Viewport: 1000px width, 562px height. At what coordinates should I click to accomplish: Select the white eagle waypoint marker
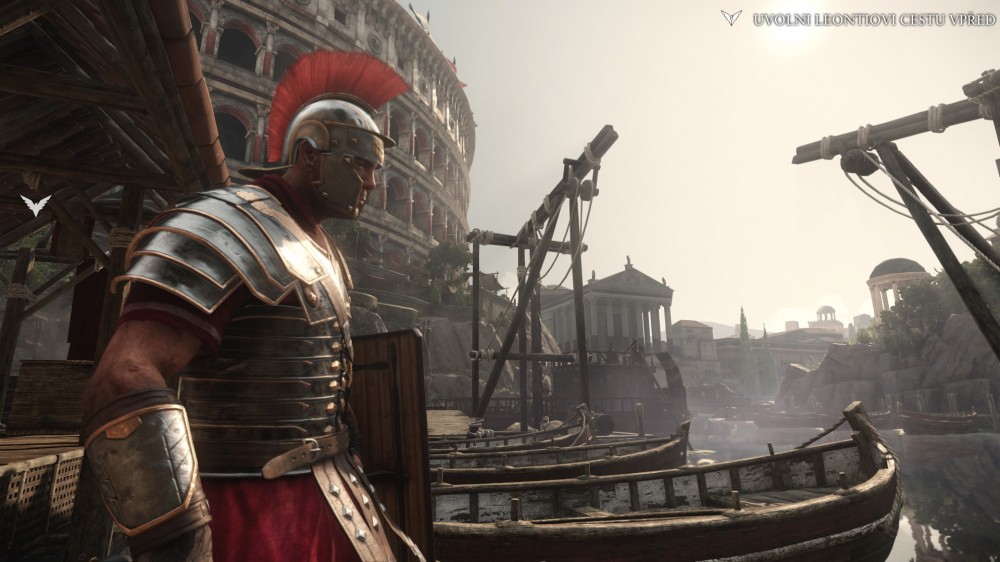[35, 205]
